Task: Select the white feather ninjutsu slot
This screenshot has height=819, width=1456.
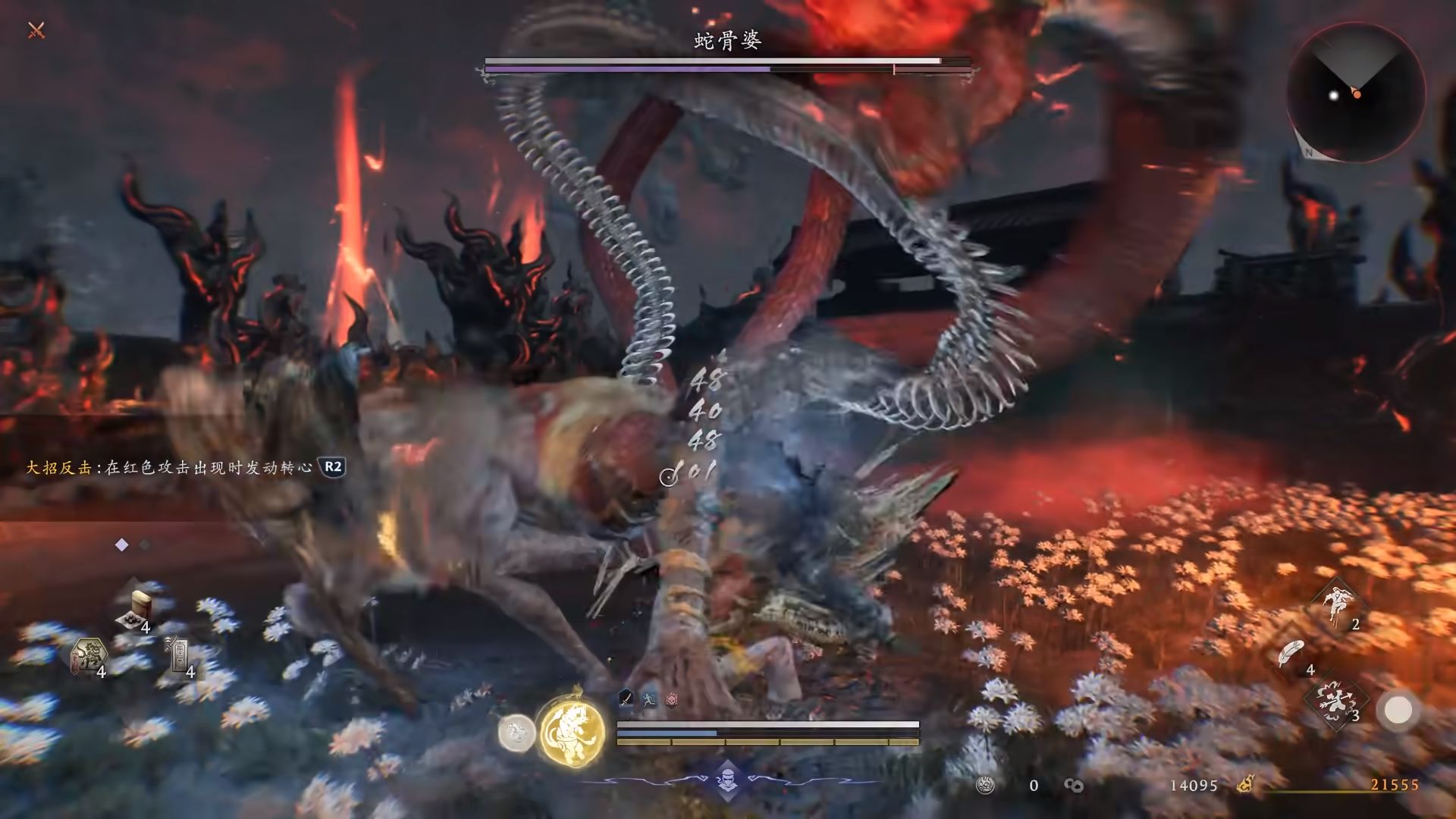Action: coord(1291,654)
